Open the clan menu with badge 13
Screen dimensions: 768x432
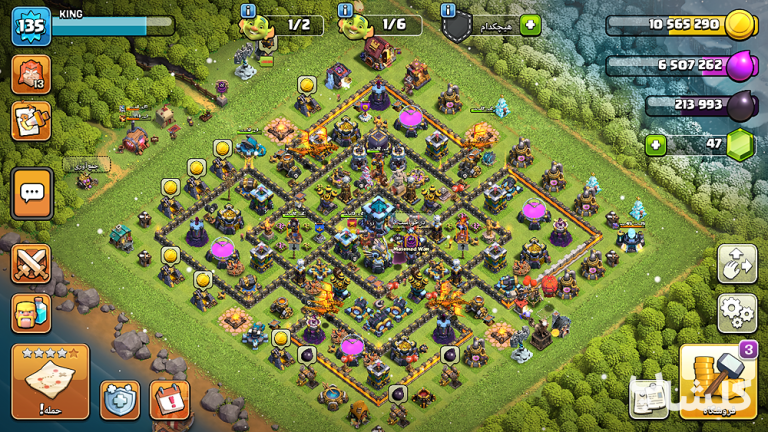click(31, 75)
